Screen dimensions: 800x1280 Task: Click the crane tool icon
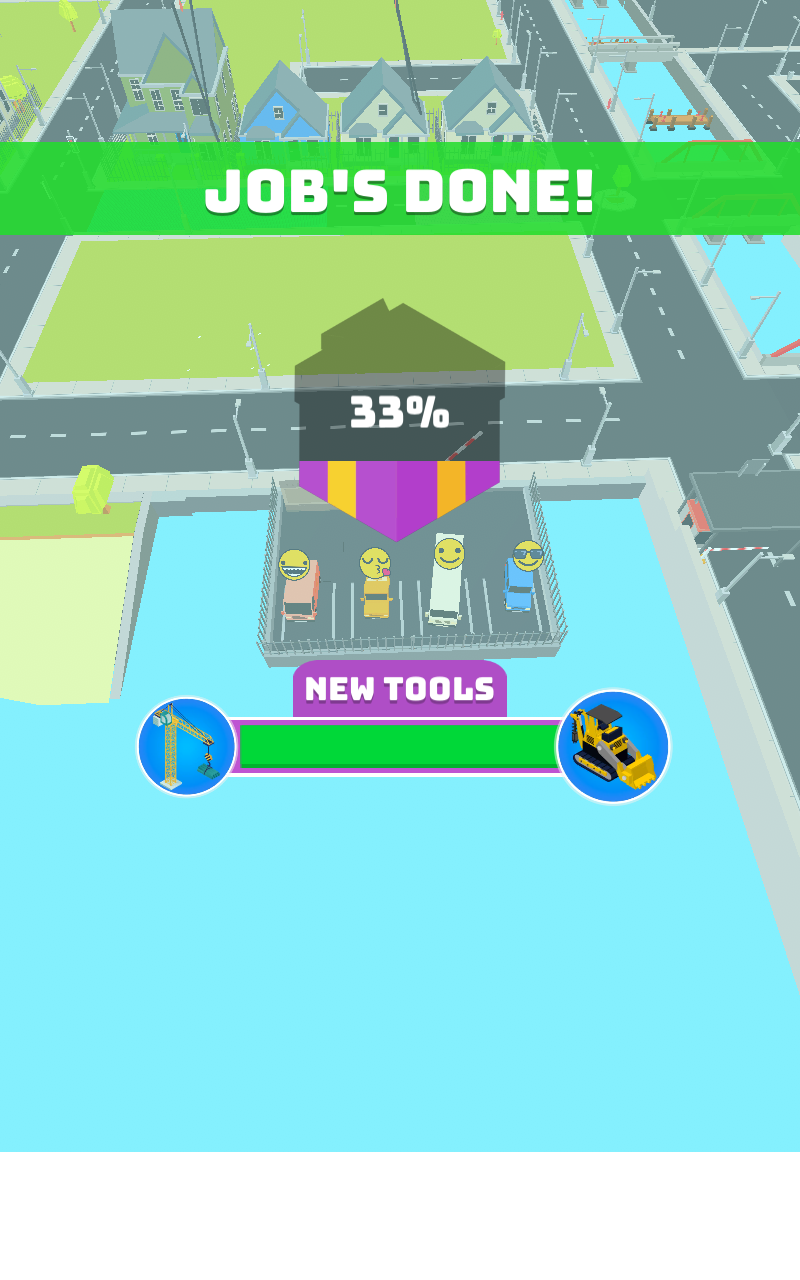[x=187, y=747]
